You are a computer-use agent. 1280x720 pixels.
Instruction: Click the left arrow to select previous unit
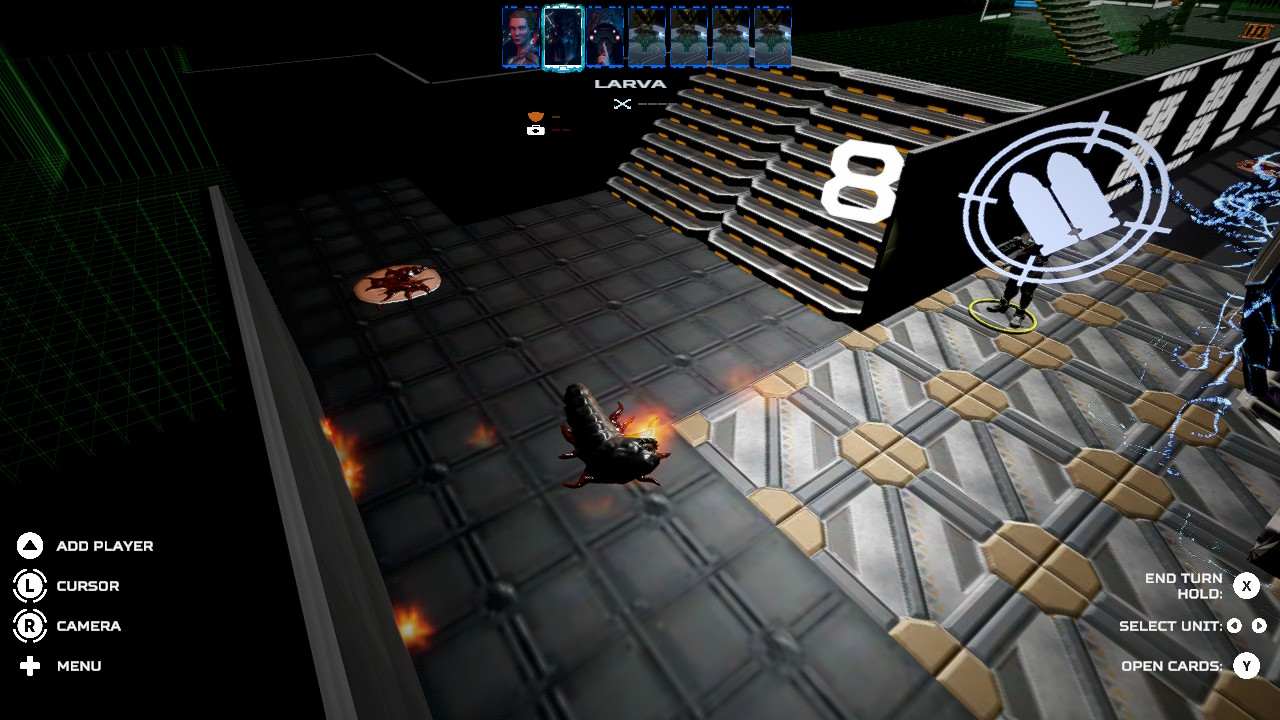coord(1234,626)
